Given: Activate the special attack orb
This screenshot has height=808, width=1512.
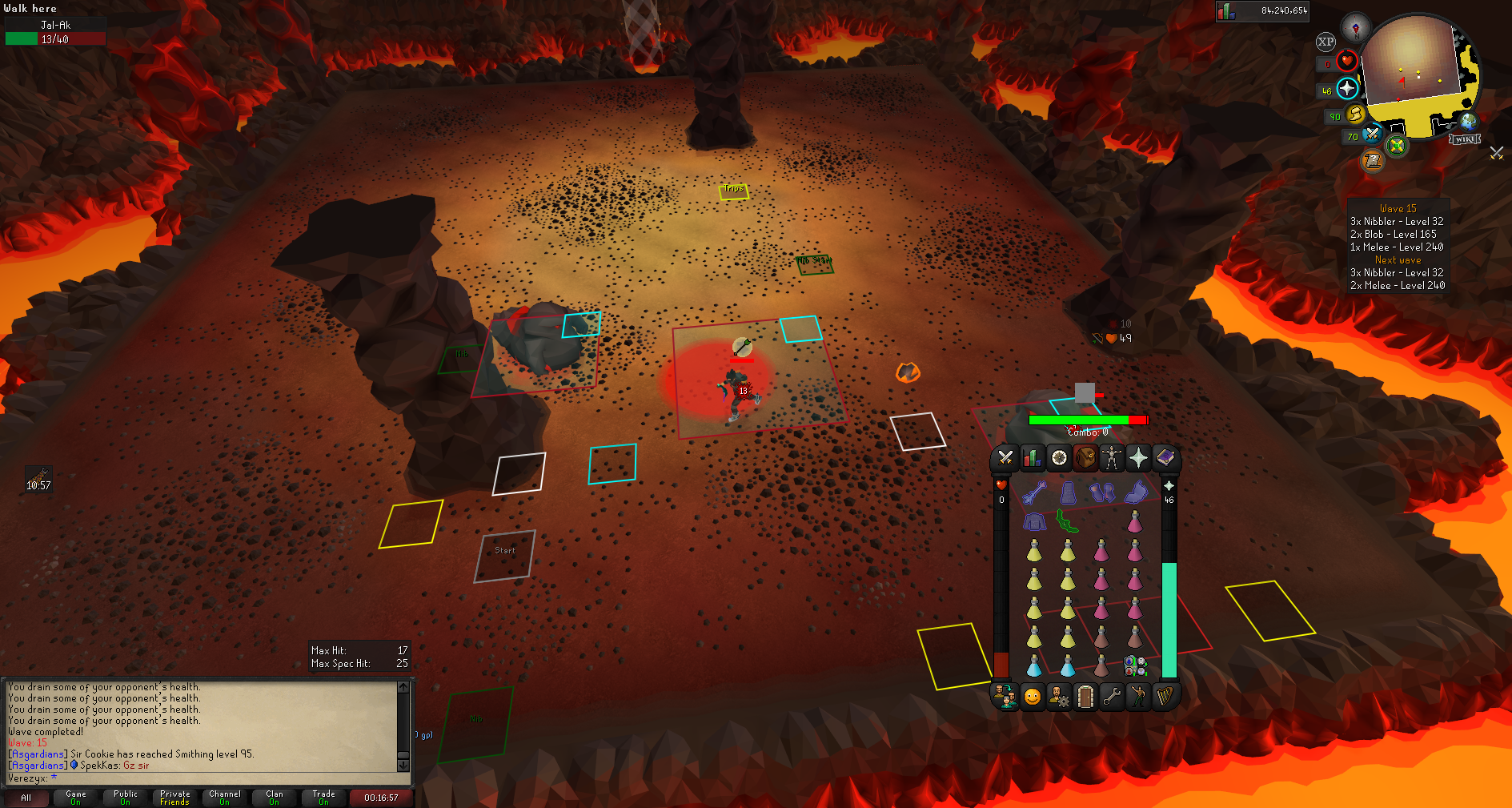Looking at the screenshot, I should pyautogui.click(x=1372, y=134).
